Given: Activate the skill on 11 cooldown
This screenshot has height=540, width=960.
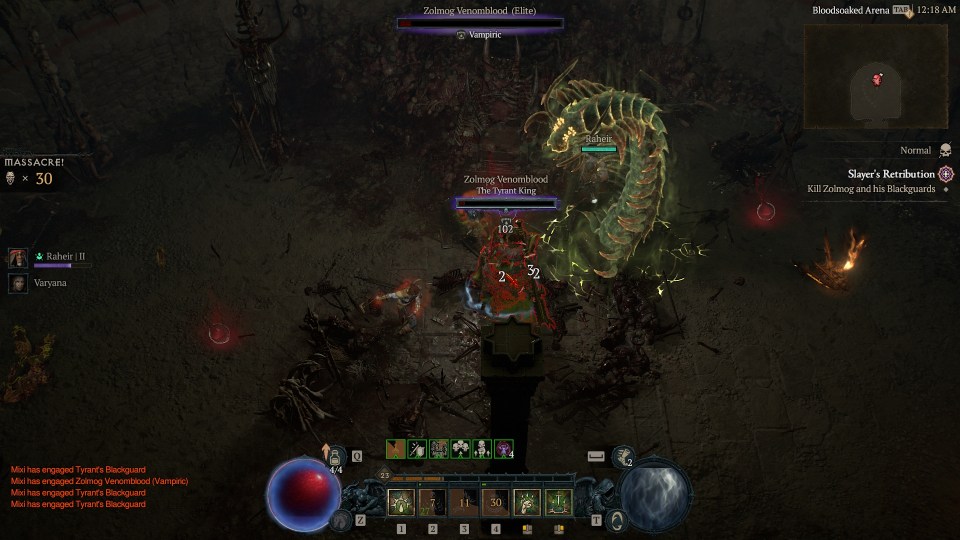Looking at the screenshot, I should pyautogui.click(x=464, y=503).
